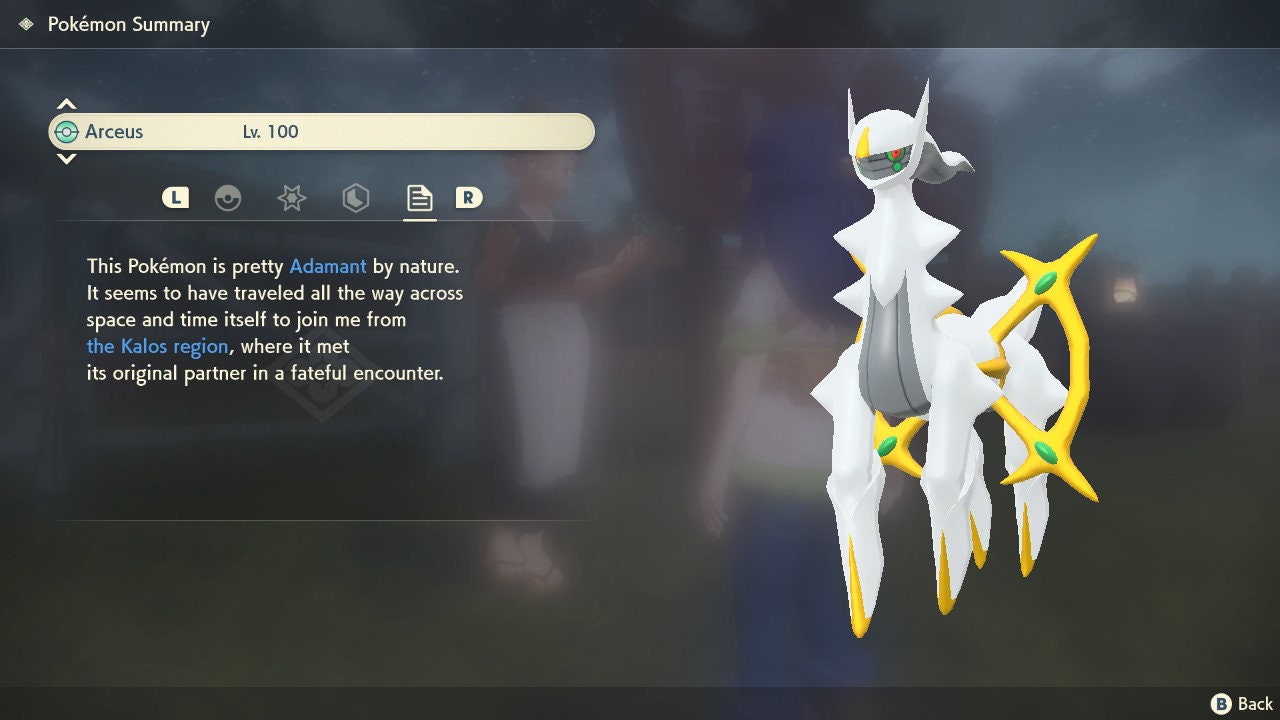The width and height of the screenshot is (1280, 720).
Task: Open the starburst moves tab
Action: pyautogui.click(x=291, y=198)
